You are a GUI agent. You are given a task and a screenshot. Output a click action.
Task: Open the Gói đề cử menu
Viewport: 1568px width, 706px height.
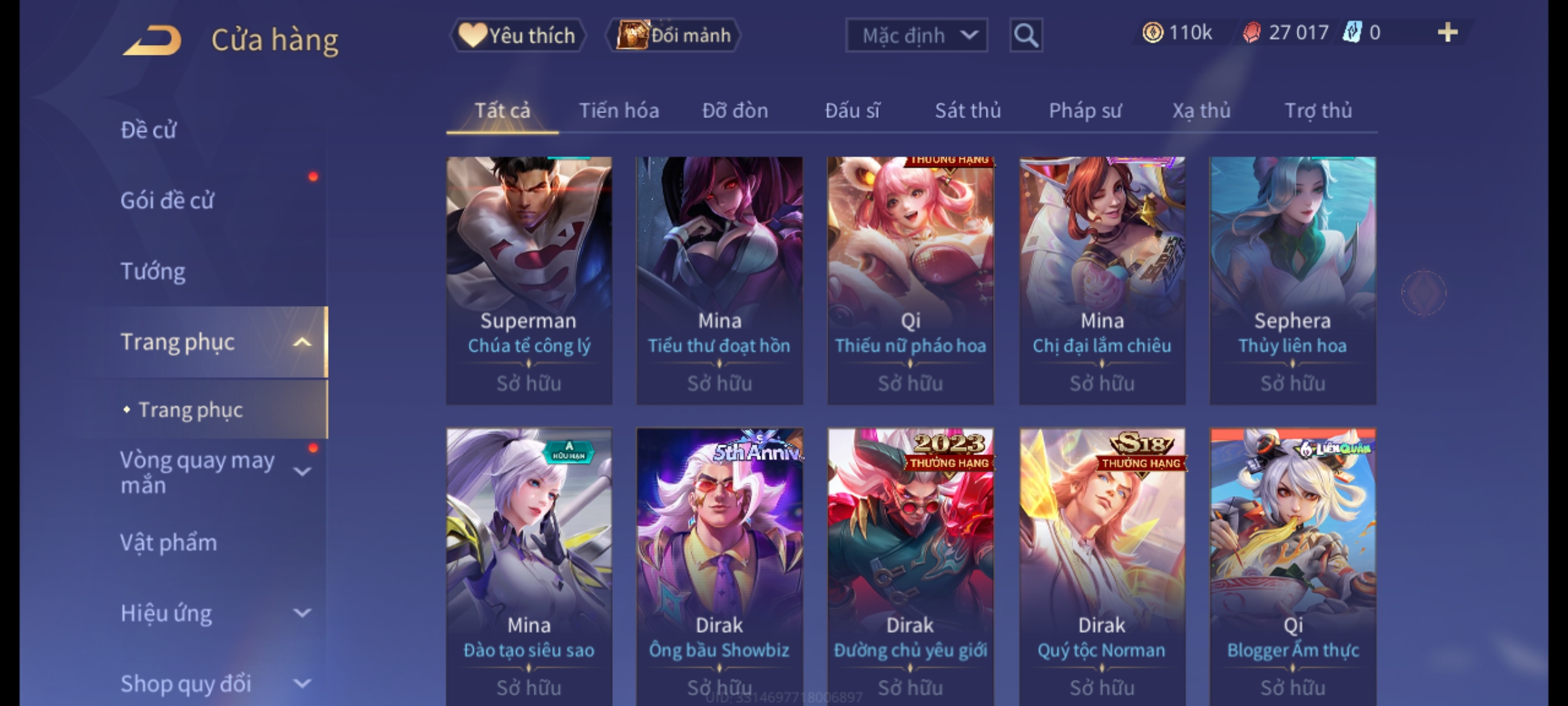tap(167, 201)
